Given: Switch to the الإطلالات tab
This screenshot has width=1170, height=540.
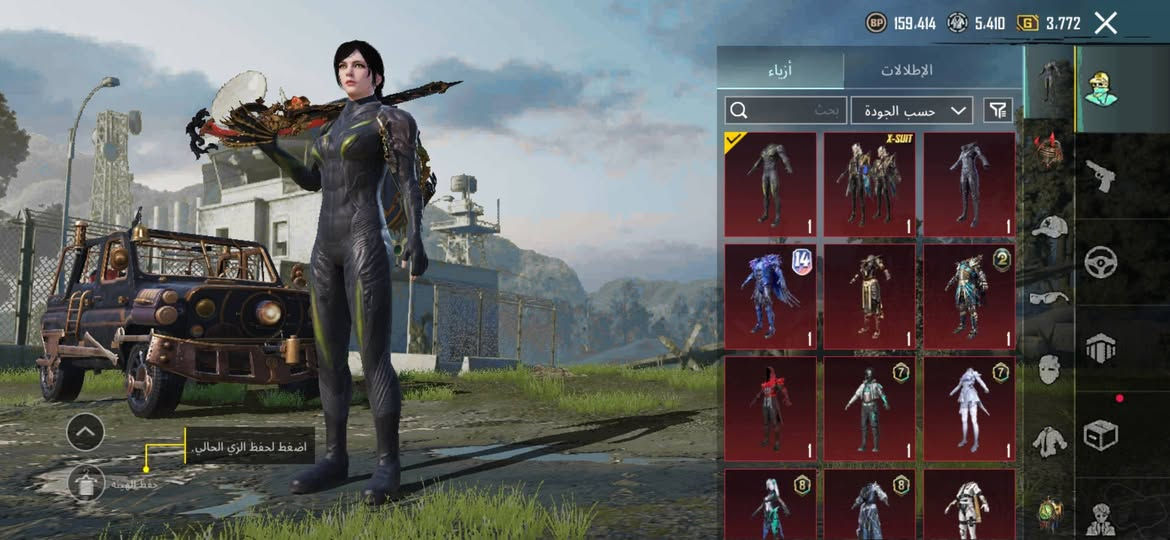Looking at the screenshot, I should click(906, 70).
